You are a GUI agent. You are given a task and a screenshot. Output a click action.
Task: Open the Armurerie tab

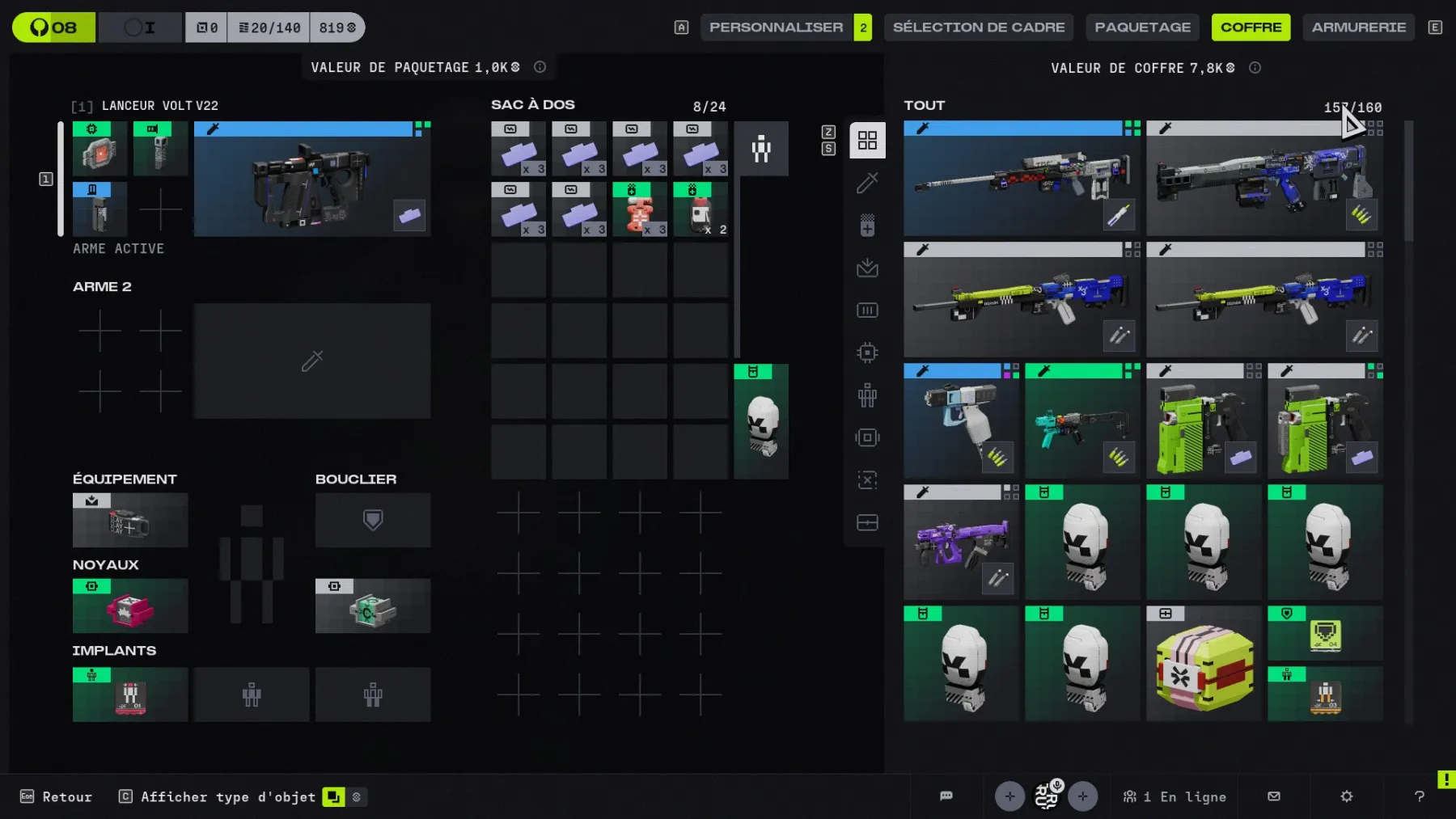click(1358, 27)
